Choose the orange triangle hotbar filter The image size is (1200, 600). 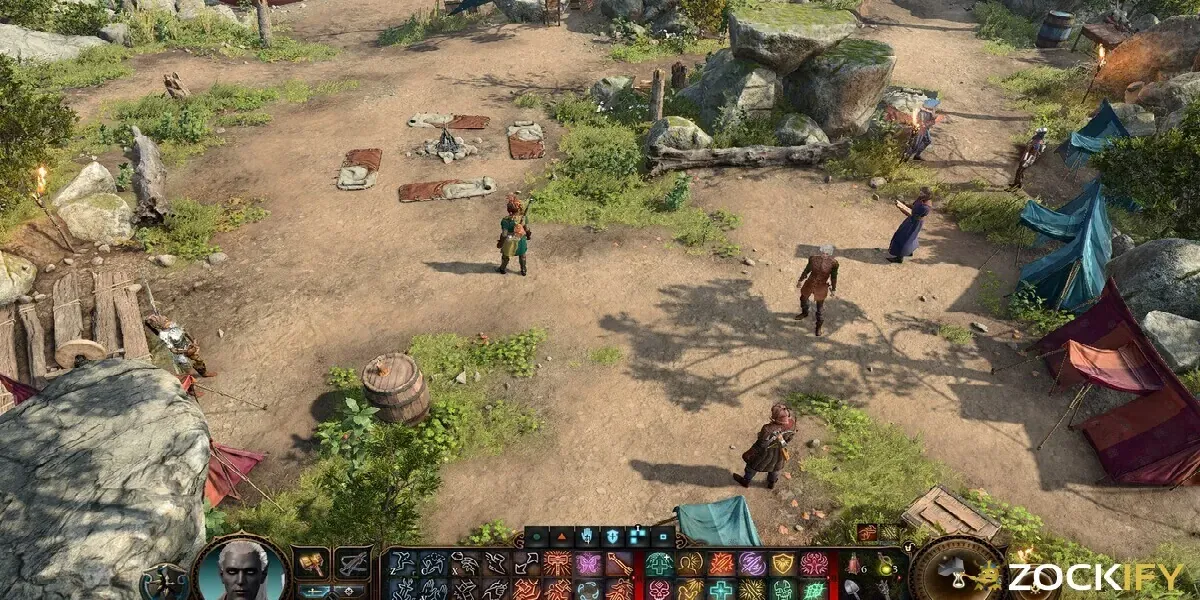[x=561, y=537]
